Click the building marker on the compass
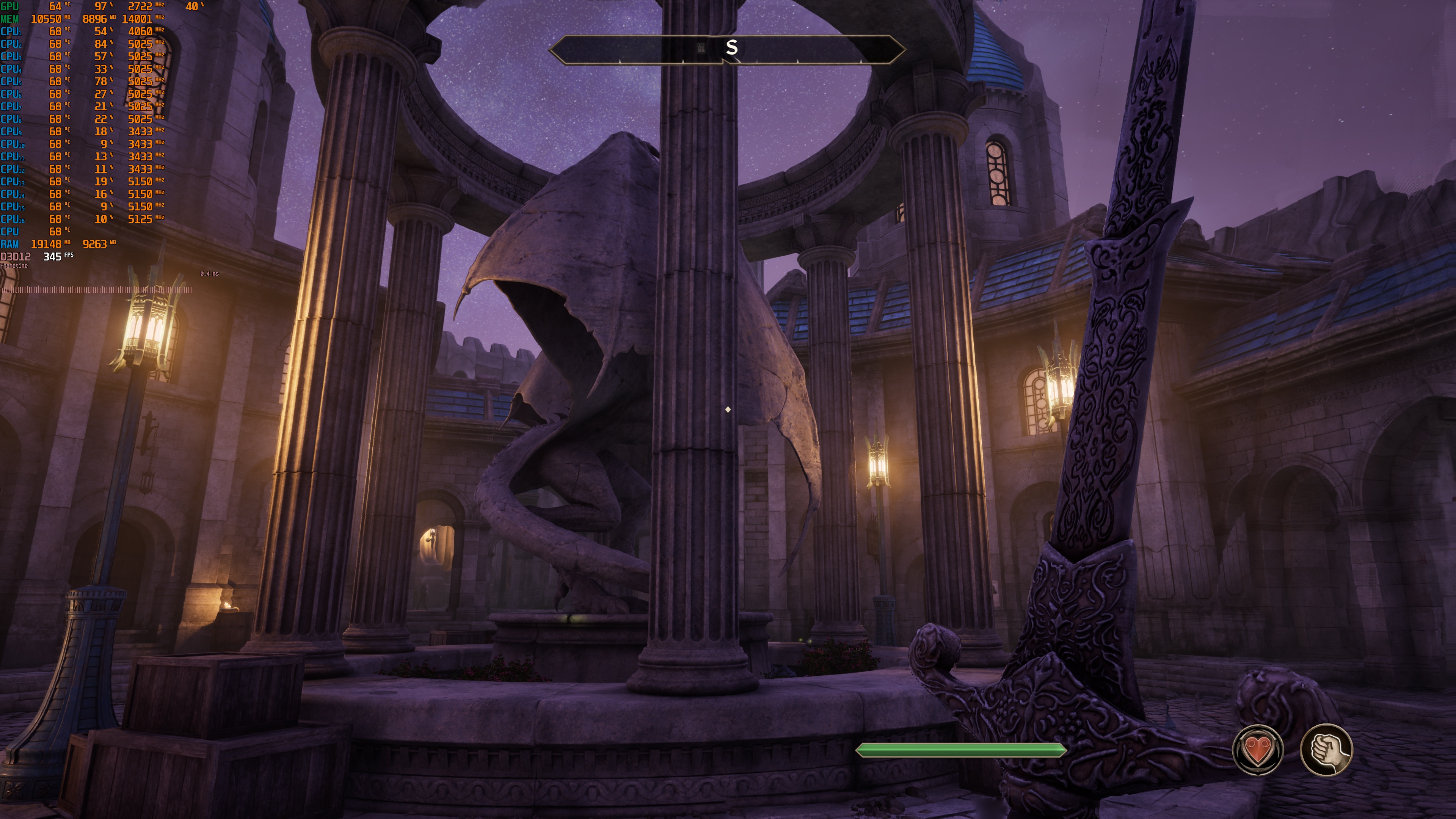 (x=701, y=48)
